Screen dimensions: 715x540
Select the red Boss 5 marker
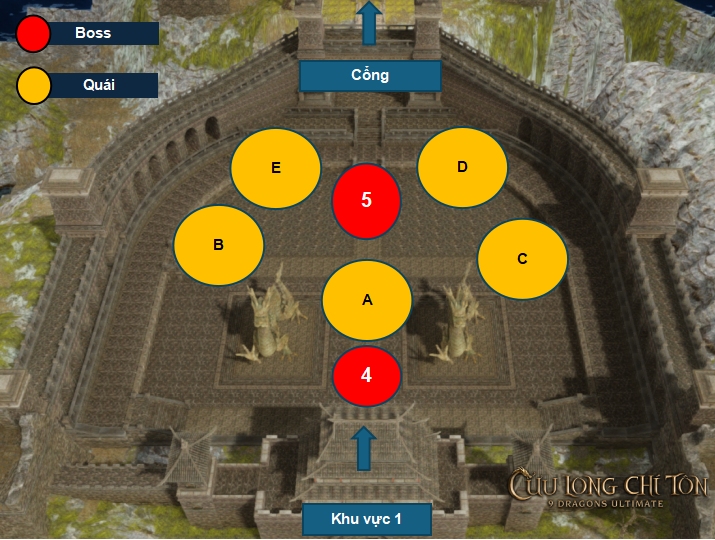[366, 200]
